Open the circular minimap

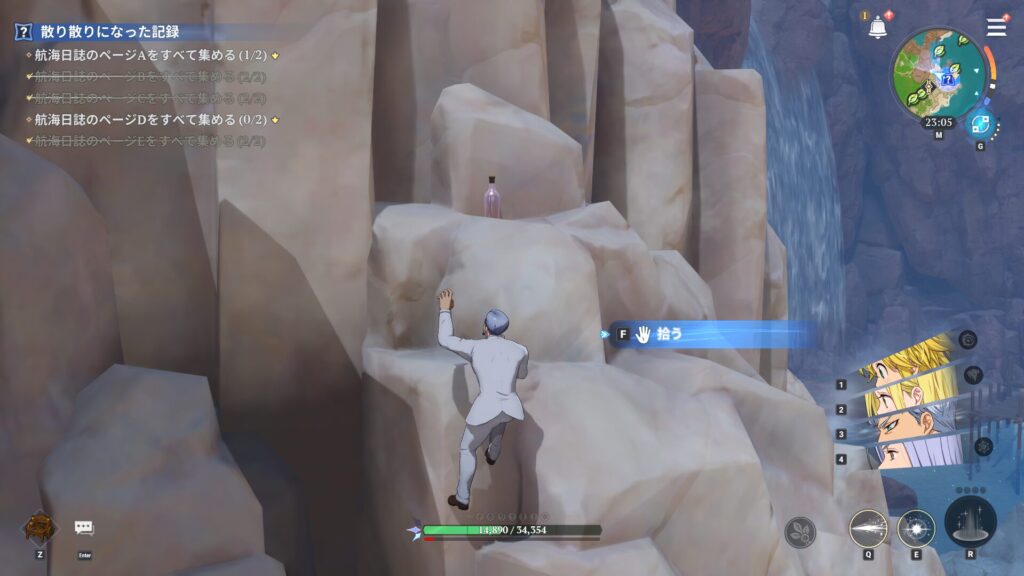click(x=938, y=72)
